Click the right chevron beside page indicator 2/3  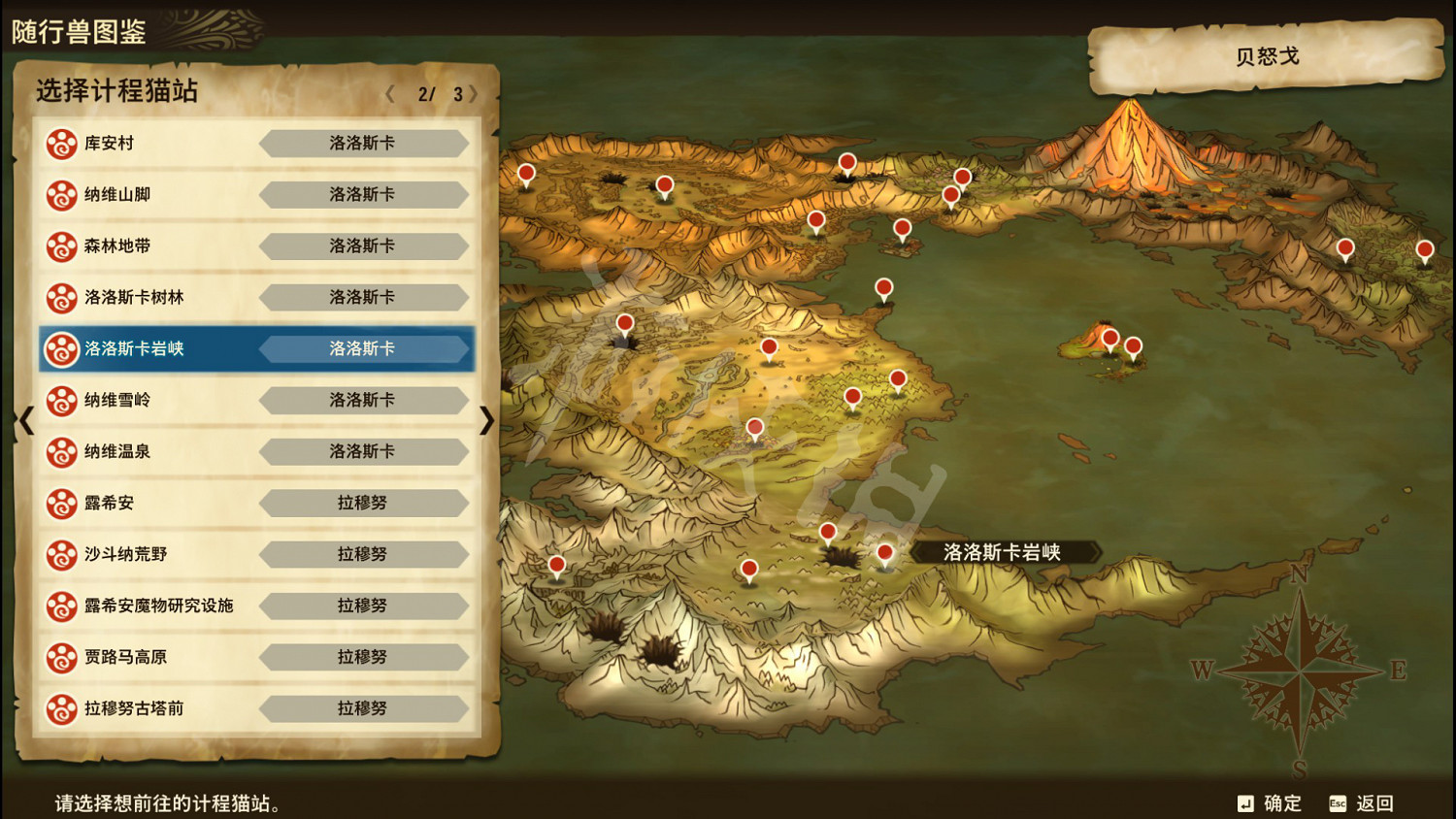pos(473,94)
